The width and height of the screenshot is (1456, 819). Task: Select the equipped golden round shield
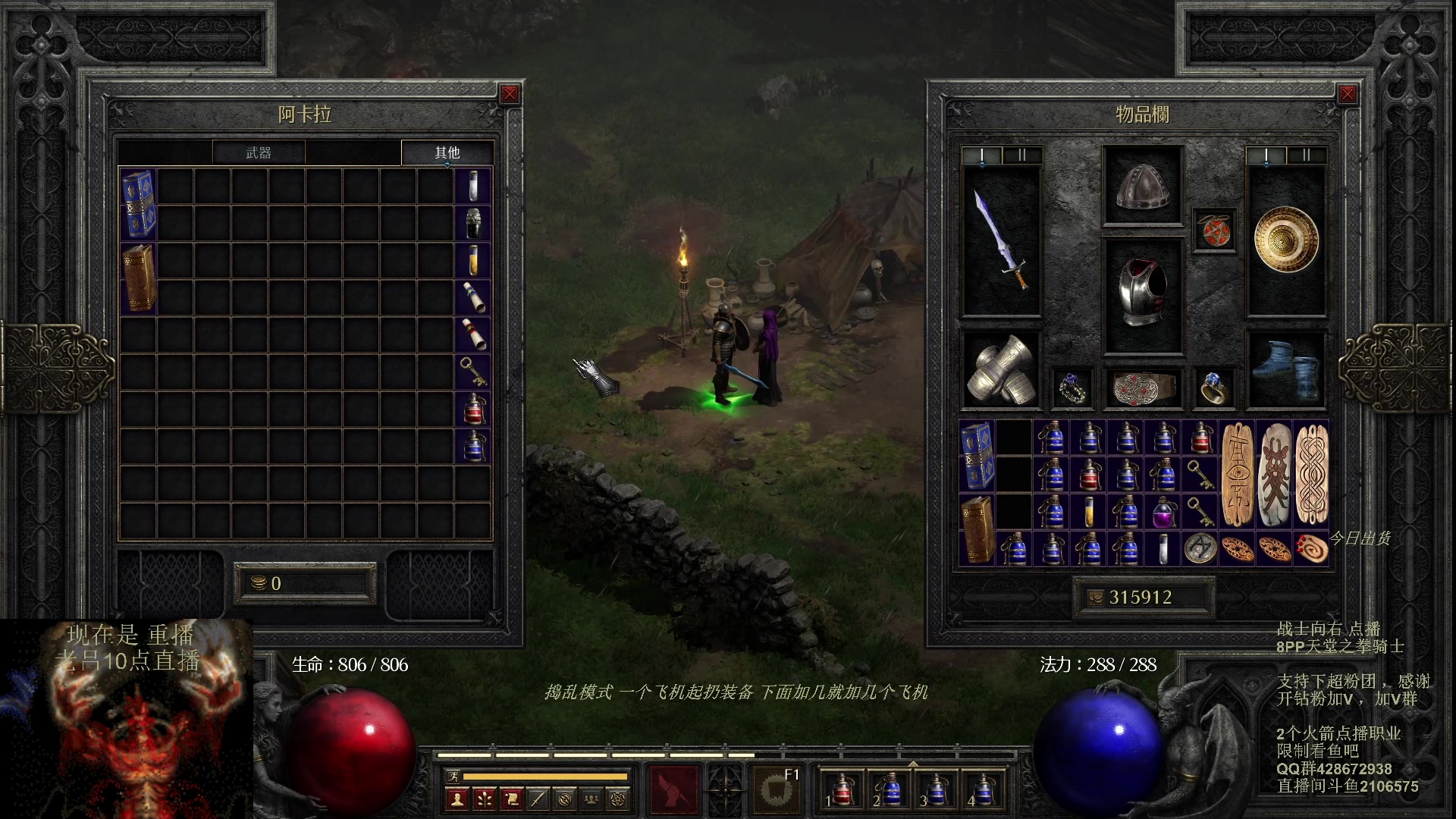(1286, 240)
